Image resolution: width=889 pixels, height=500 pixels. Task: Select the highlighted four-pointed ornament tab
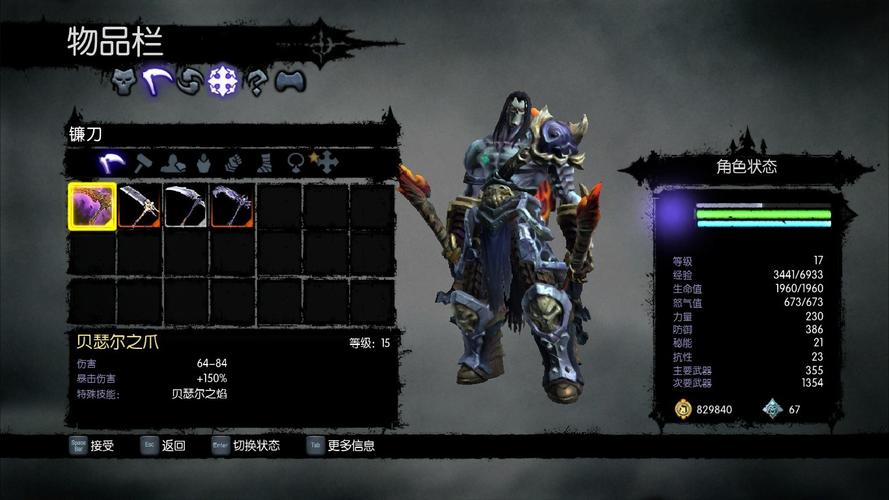222,83
